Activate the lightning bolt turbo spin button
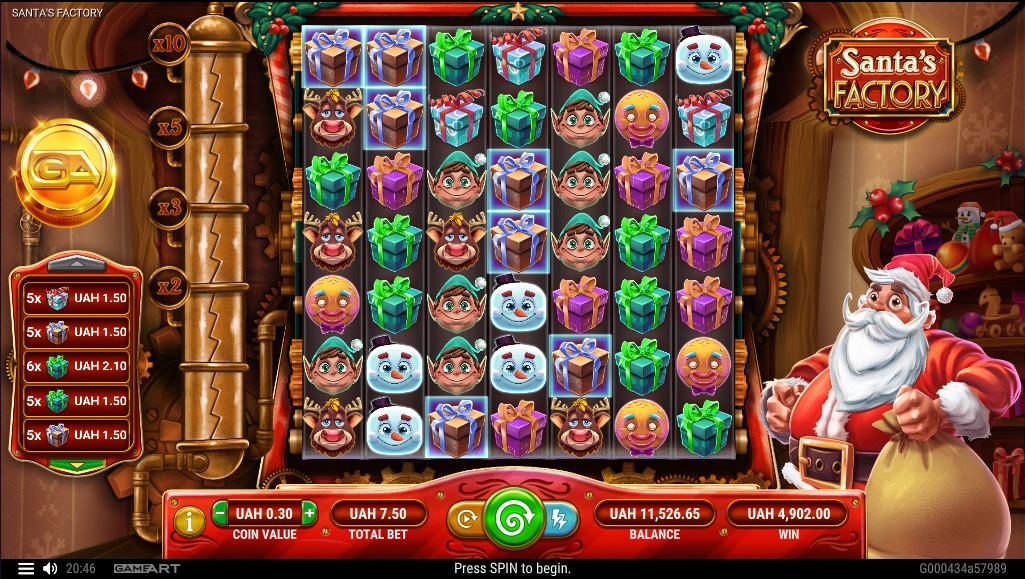 click(x=557, y=519)
